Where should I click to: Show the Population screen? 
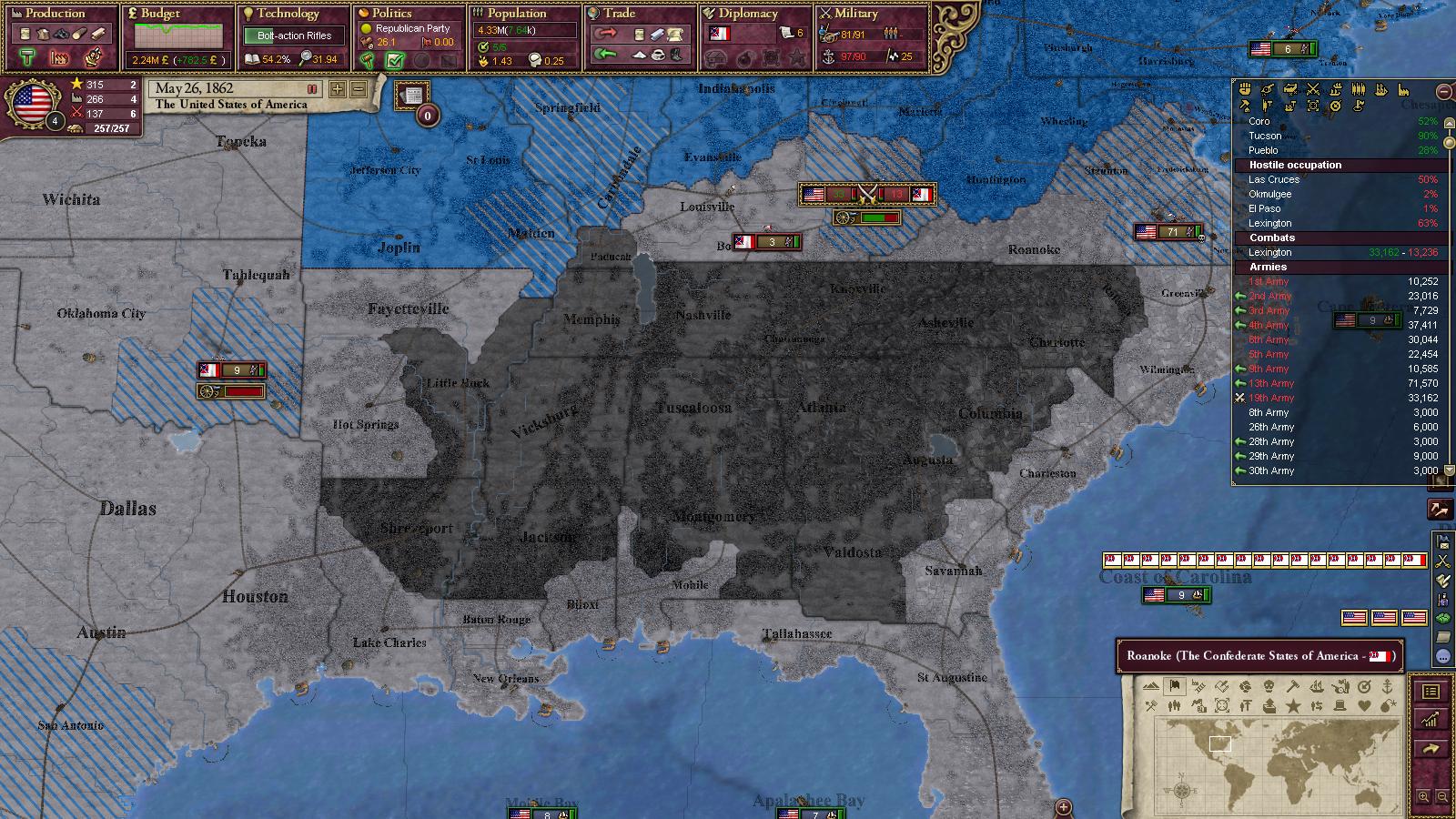516,14
